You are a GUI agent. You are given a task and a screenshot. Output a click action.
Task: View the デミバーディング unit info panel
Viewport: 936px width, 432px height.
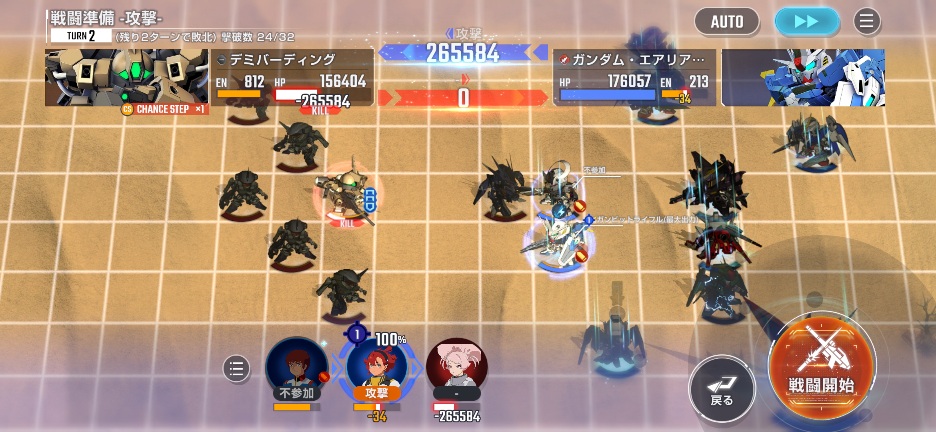click(292, 78)
